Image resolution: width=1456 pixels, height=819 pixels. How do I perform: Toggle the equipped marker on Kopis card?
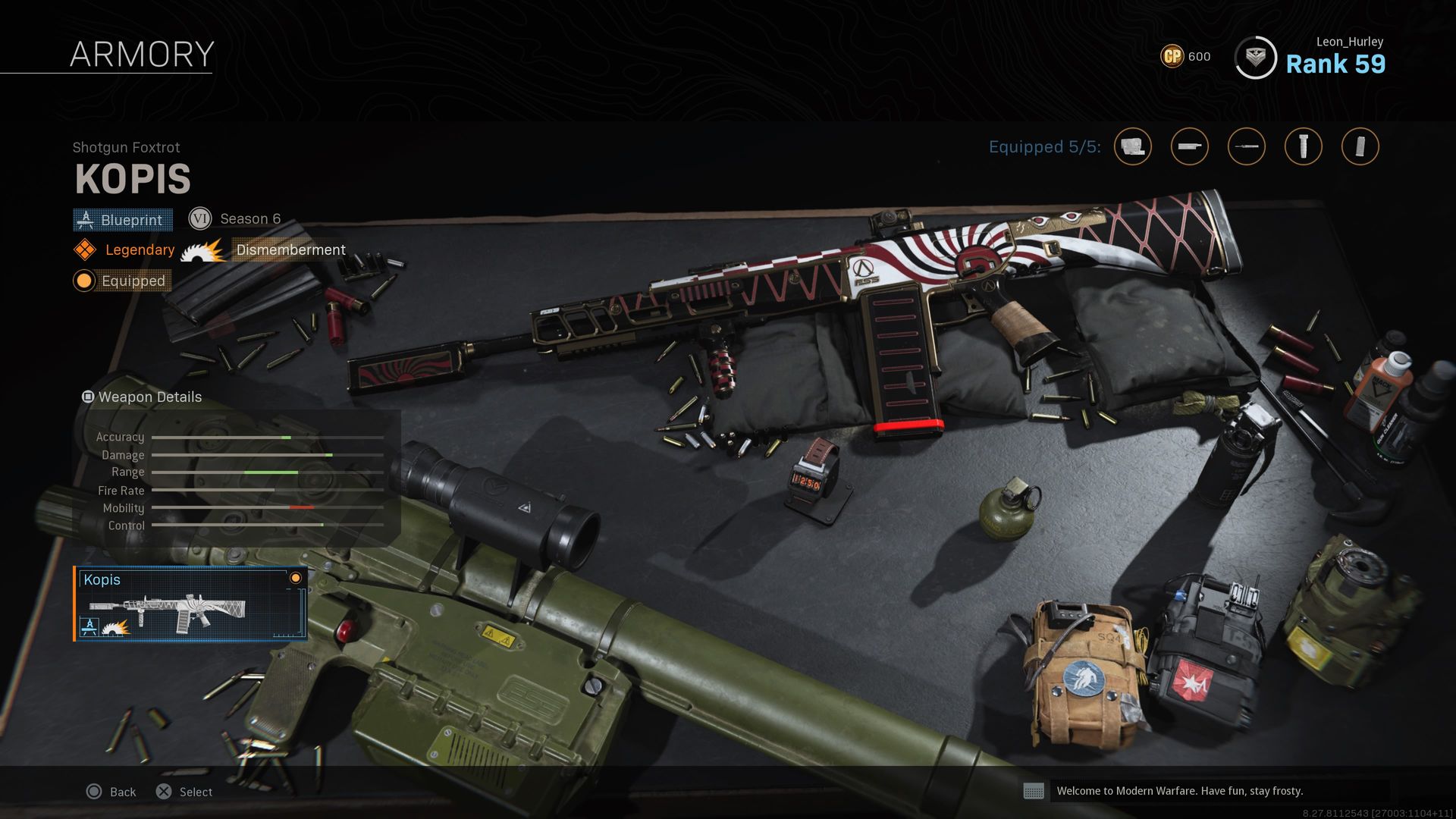click(295, 579)
